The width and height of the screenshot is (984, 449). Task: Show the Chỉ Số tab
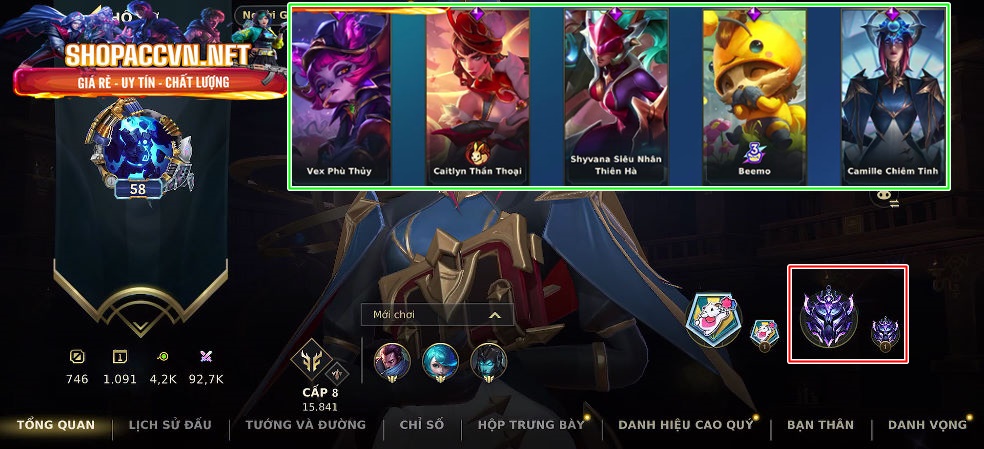(422, 425)
